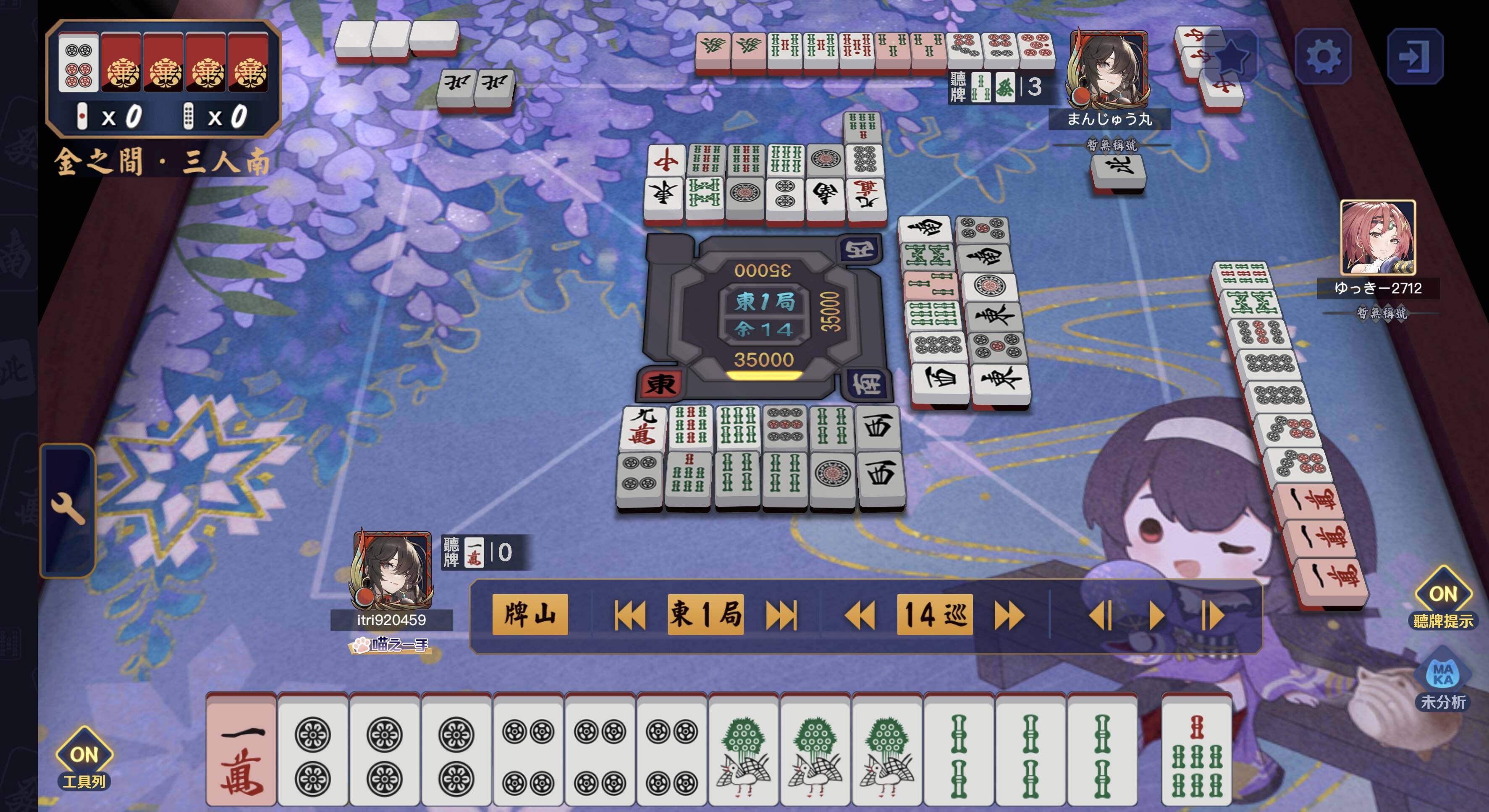Image resolution: width=1489 pixels, height=812 pixels.
Task: Select the 一萬 tile in hand
Action: (241, 749)
